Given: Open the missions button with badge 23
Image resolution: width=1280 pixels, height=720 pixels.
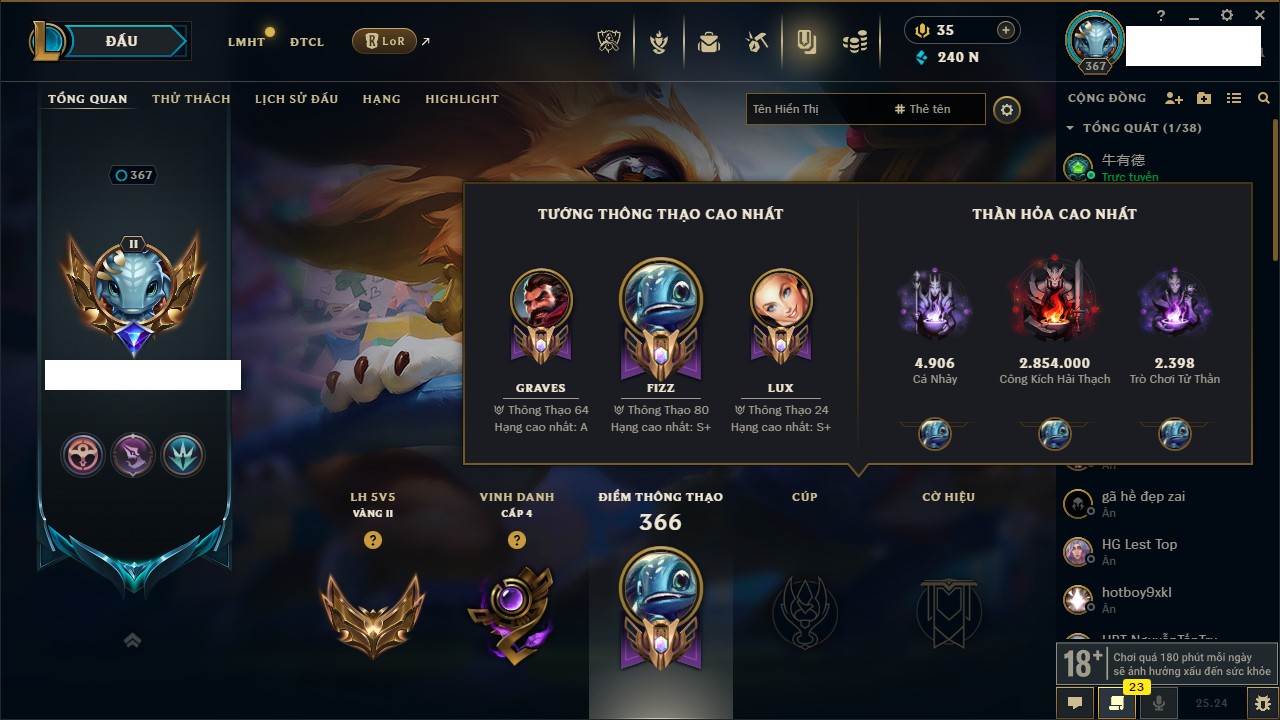Looking at the screenshot, I should [1117, 703].
